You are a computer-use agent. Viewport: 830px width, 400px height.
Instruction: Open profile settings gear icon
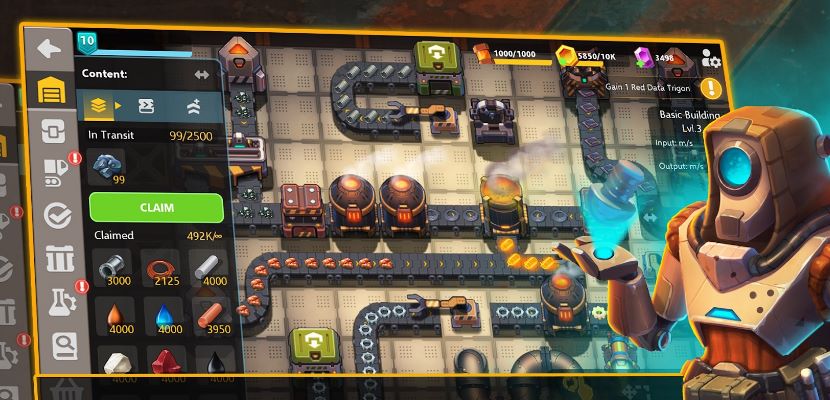click(x=712, y=58)
